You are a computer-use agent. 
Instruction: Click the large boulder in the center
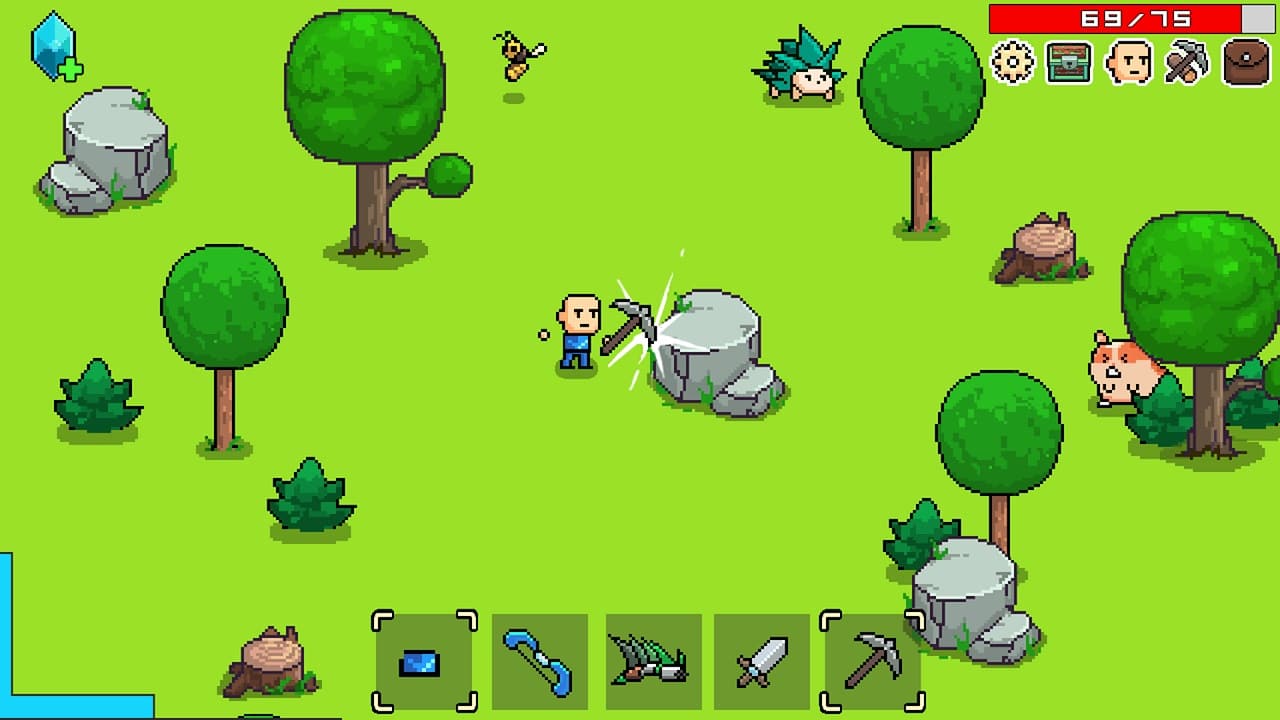point(710,340)
